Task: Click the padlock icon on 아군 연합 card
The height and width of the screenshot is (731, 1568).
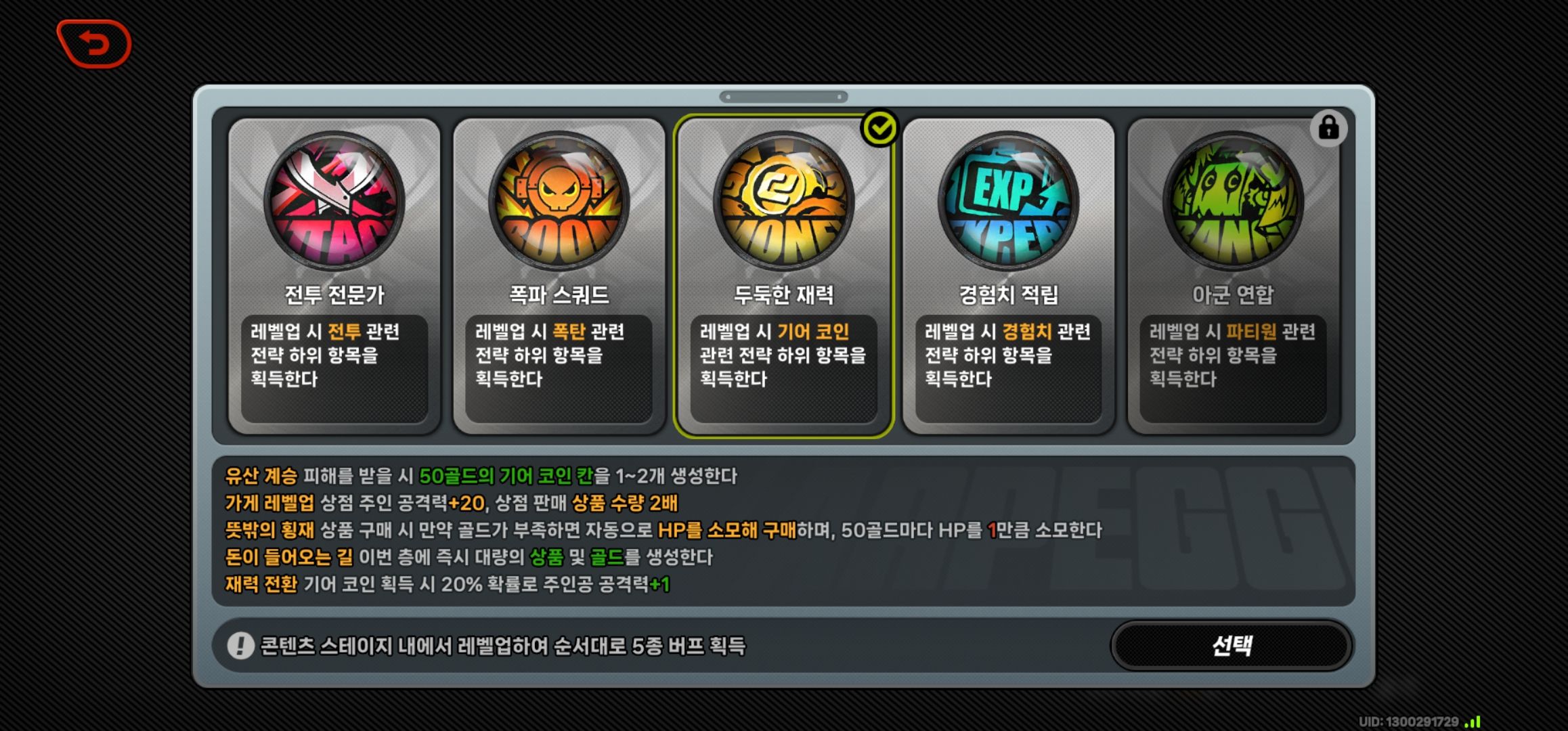Action: pos(1328,129)
